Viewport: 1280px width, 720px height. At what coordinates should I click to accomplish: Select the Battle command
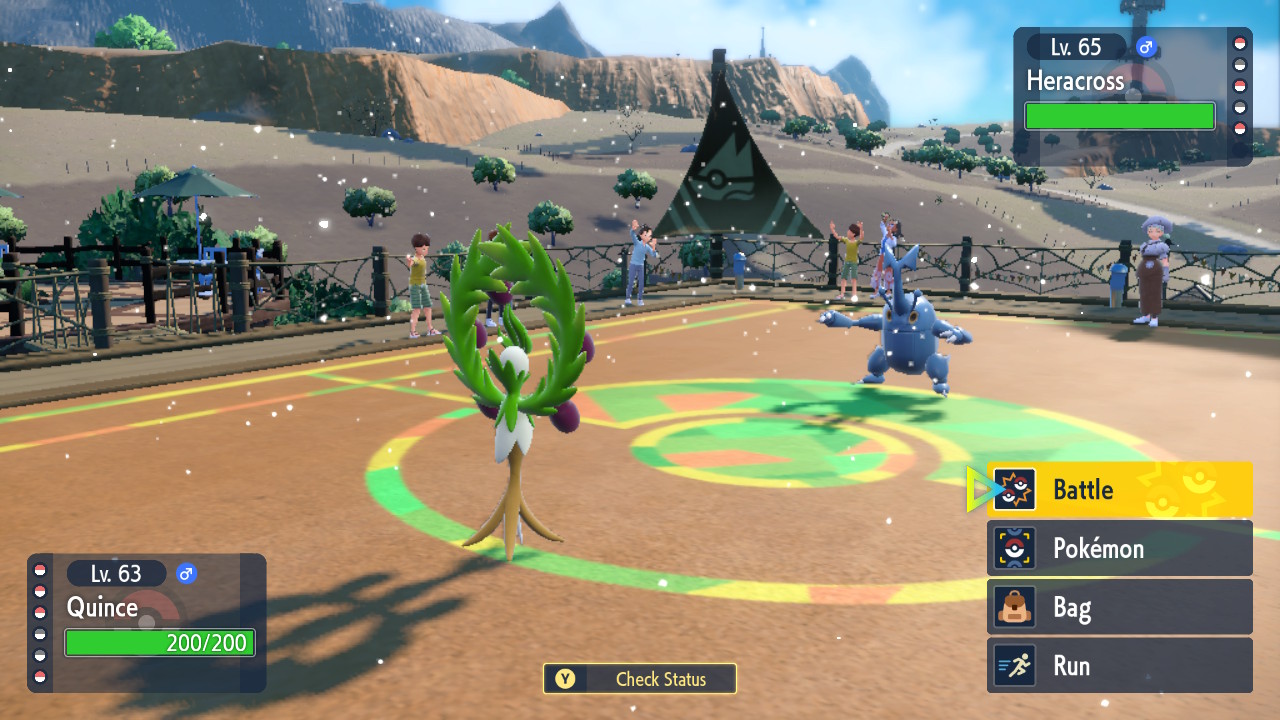1119,489
